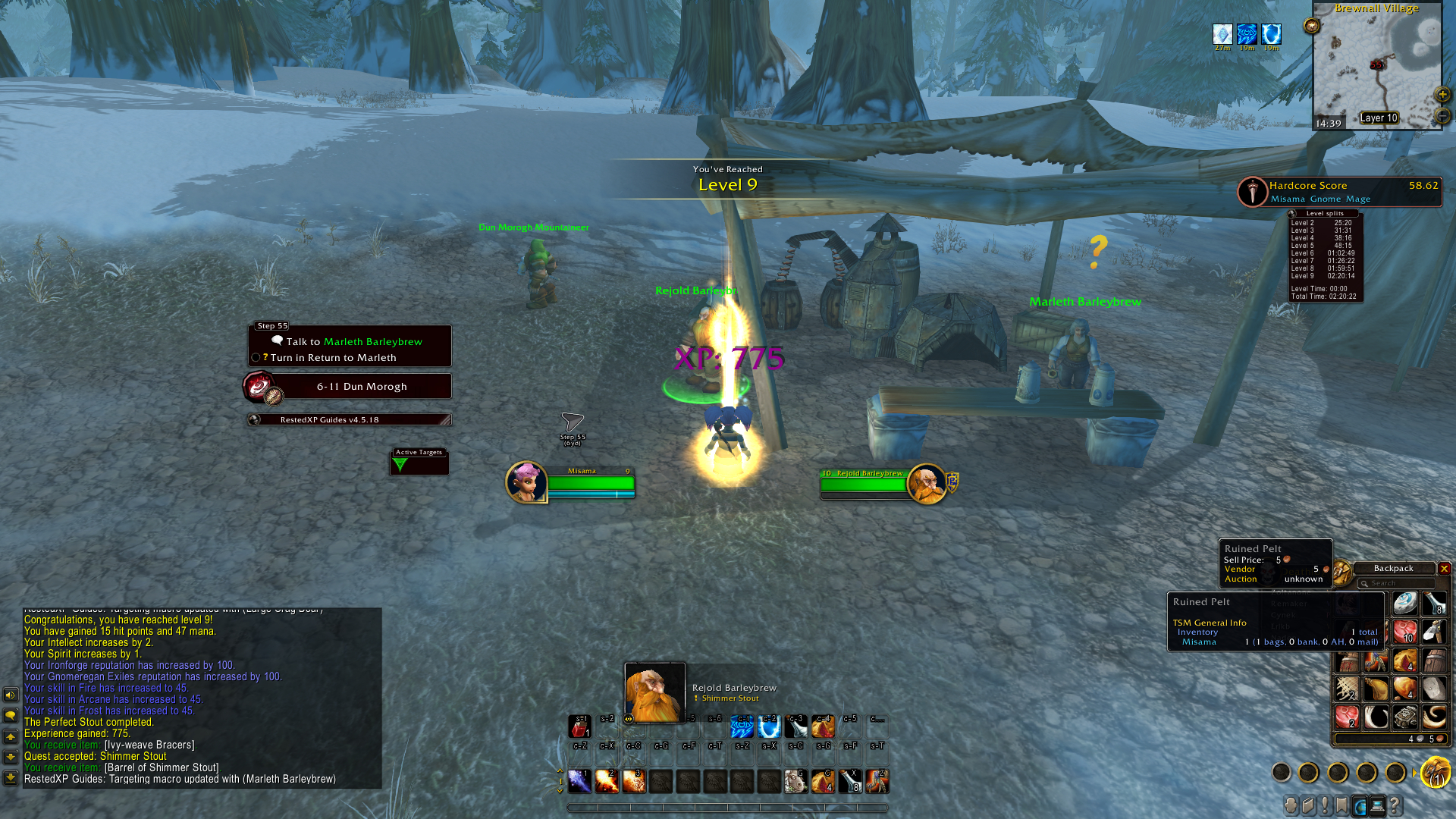Viewport: 1456px width, 819px height.
Task: Click the Misama player portrait
Action: point(526,482)
